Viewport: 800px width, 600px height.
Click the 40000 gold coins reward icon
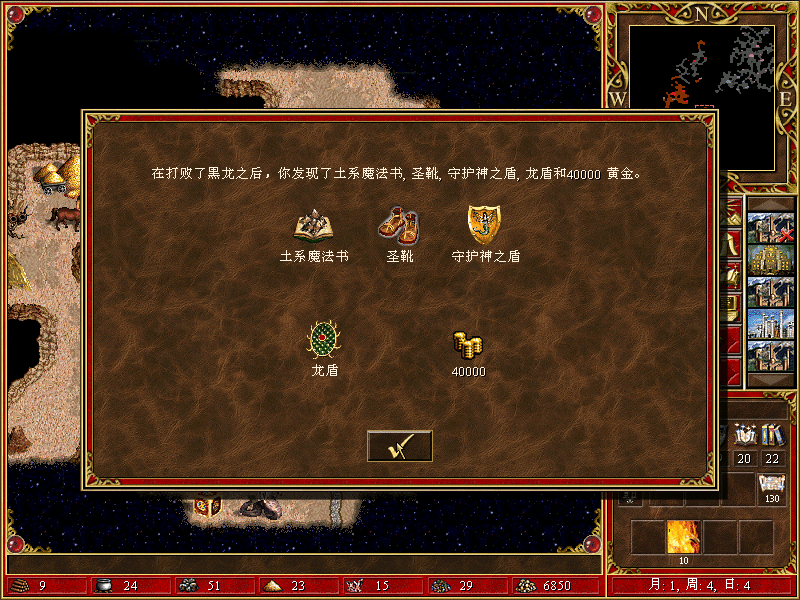coord(467,345)
